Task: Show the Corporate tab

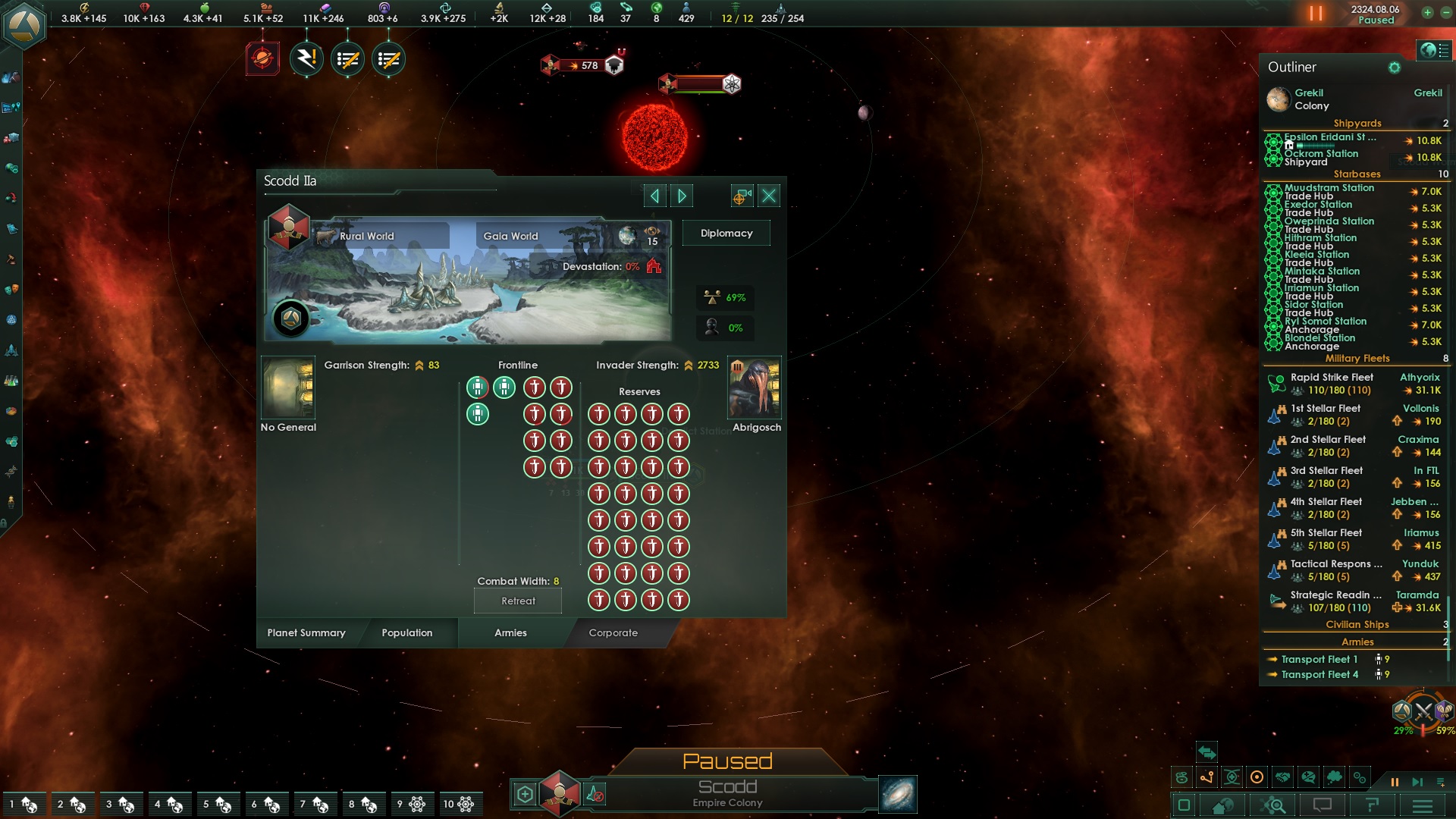Action: click(613, 633)
